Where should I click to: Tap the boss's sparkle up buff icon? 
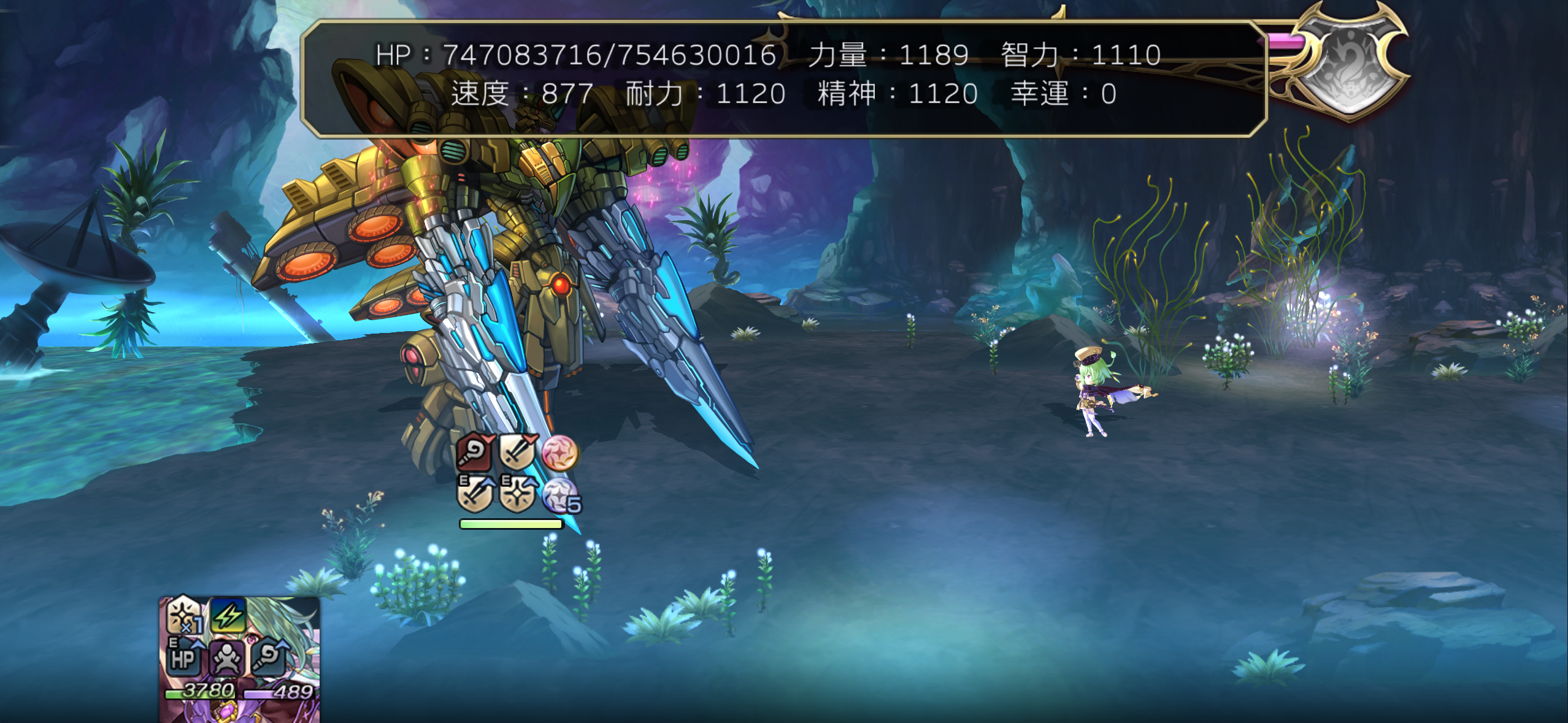pos(518,494)
